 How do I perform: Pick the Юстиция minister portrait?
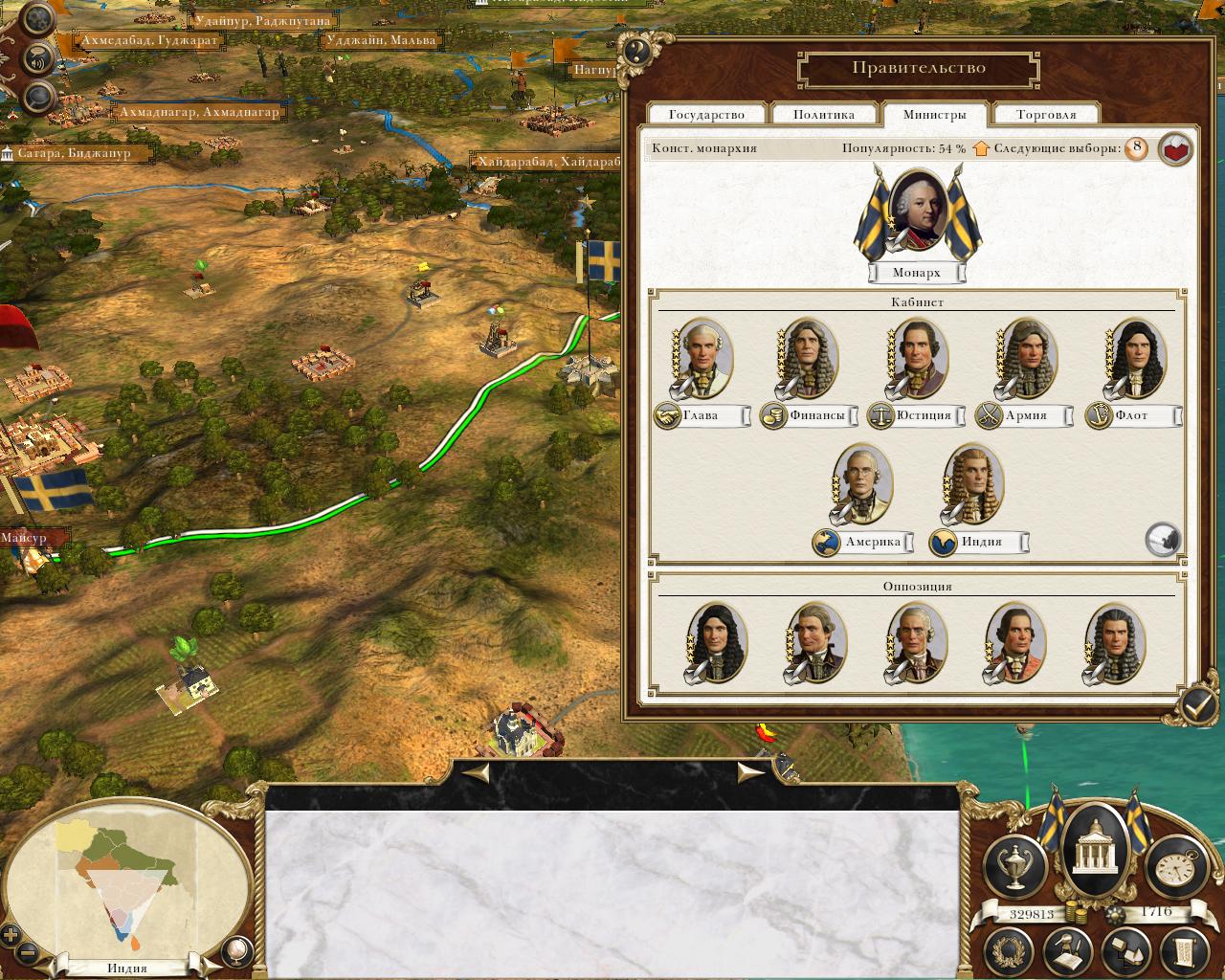coord(917,357)
